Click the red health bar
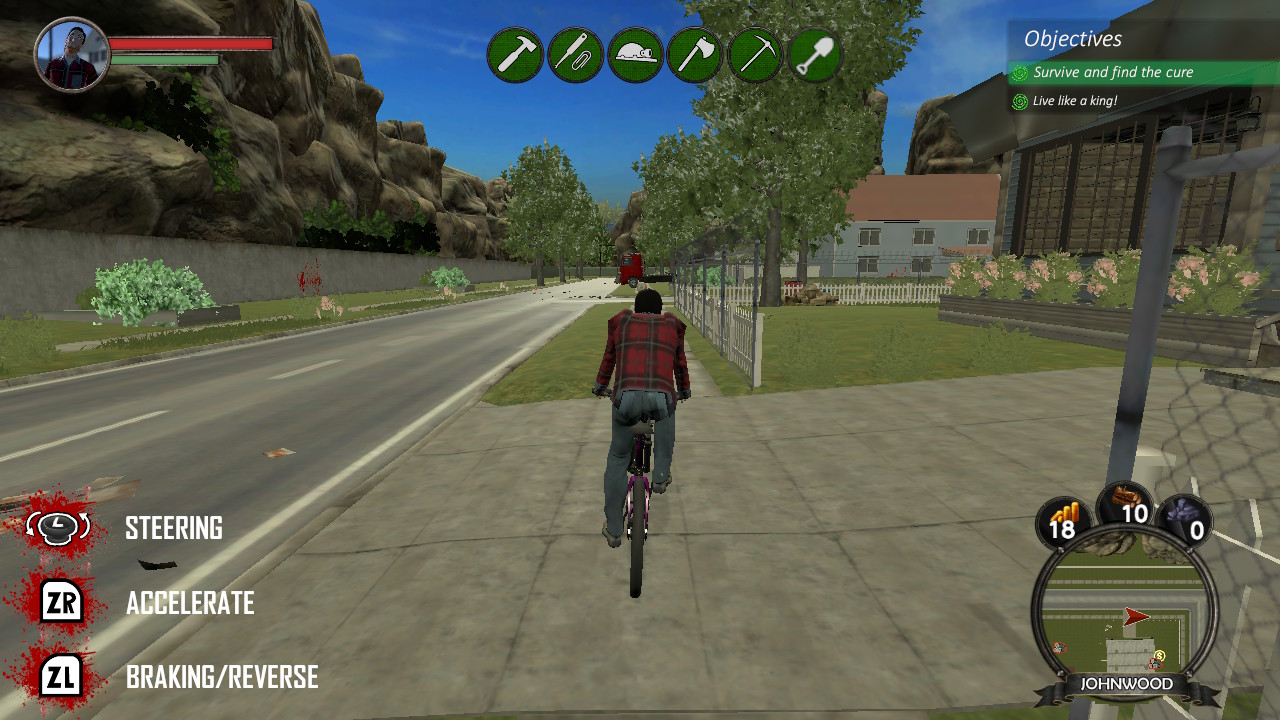 (190, 44)
